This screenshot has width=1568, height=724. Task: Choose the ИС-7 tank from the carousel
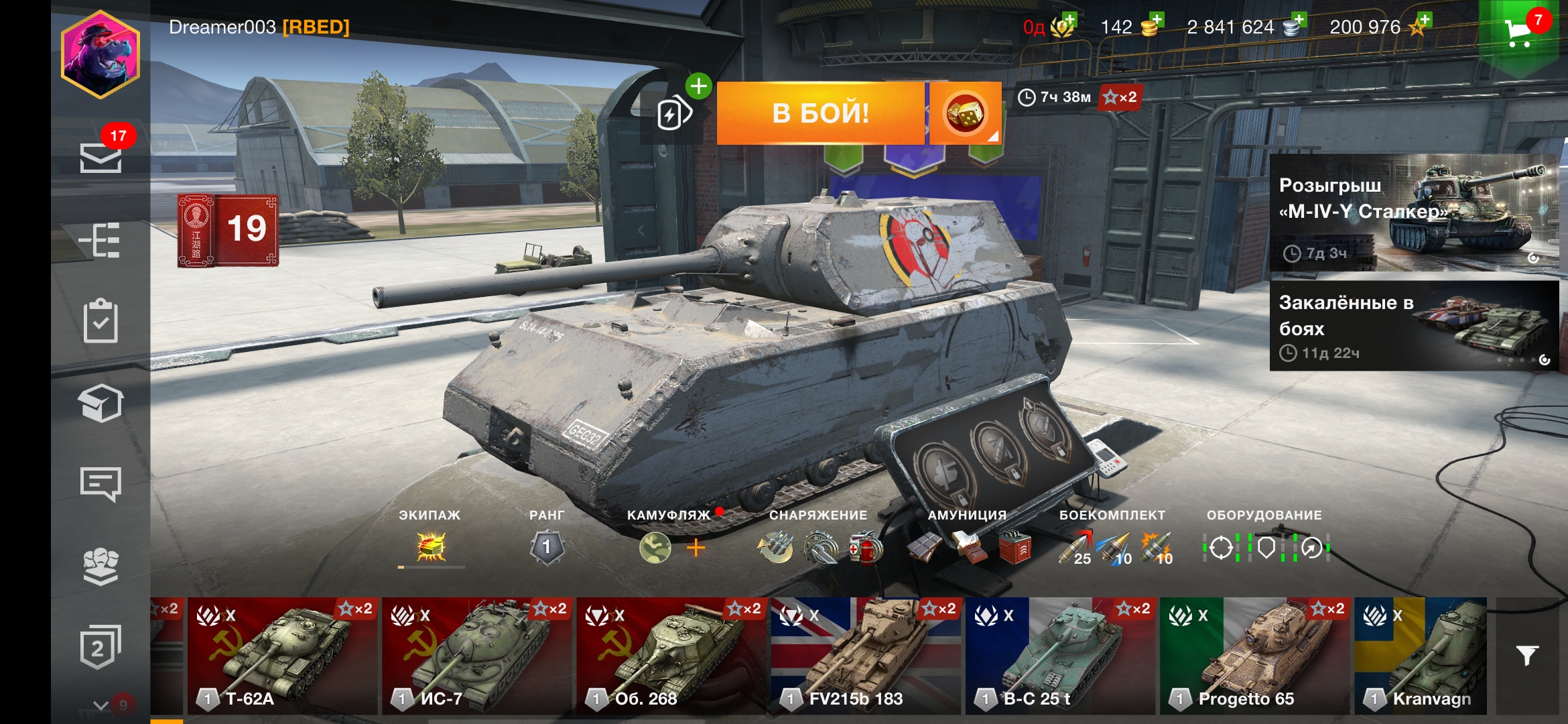[476, 656]
